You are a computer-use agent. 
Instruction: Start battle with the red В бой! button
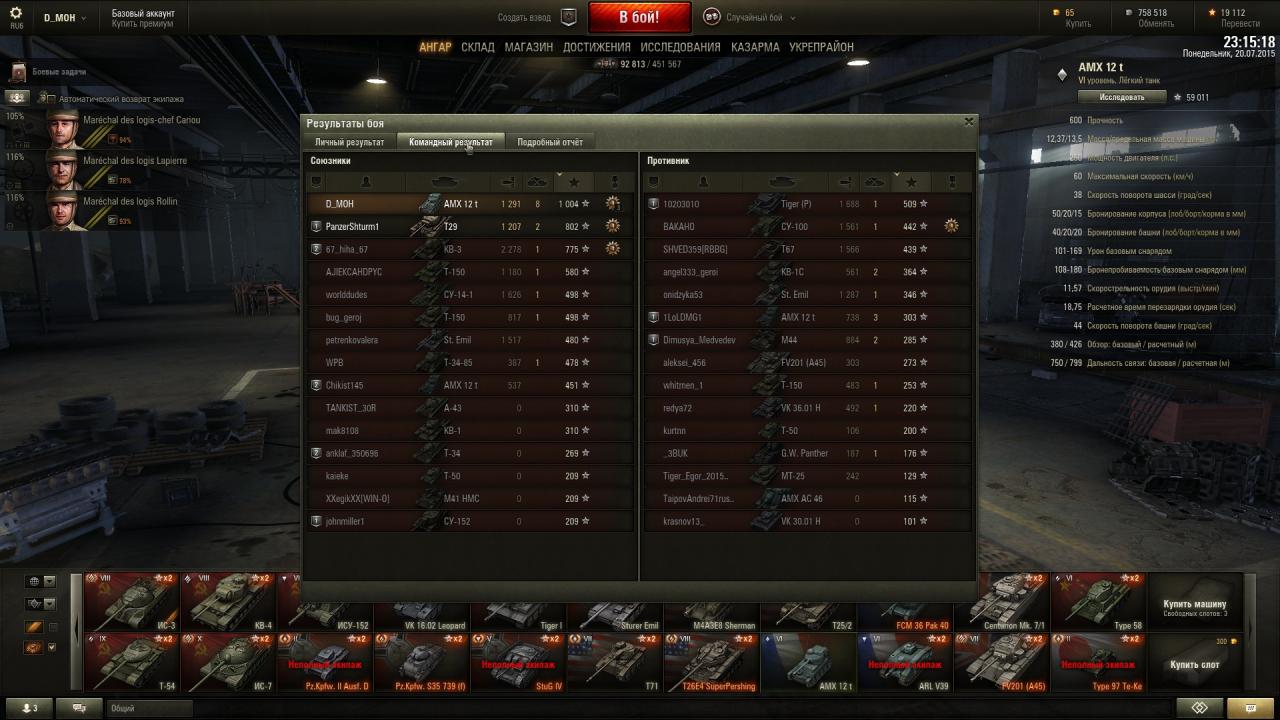[x=639, y=17]
